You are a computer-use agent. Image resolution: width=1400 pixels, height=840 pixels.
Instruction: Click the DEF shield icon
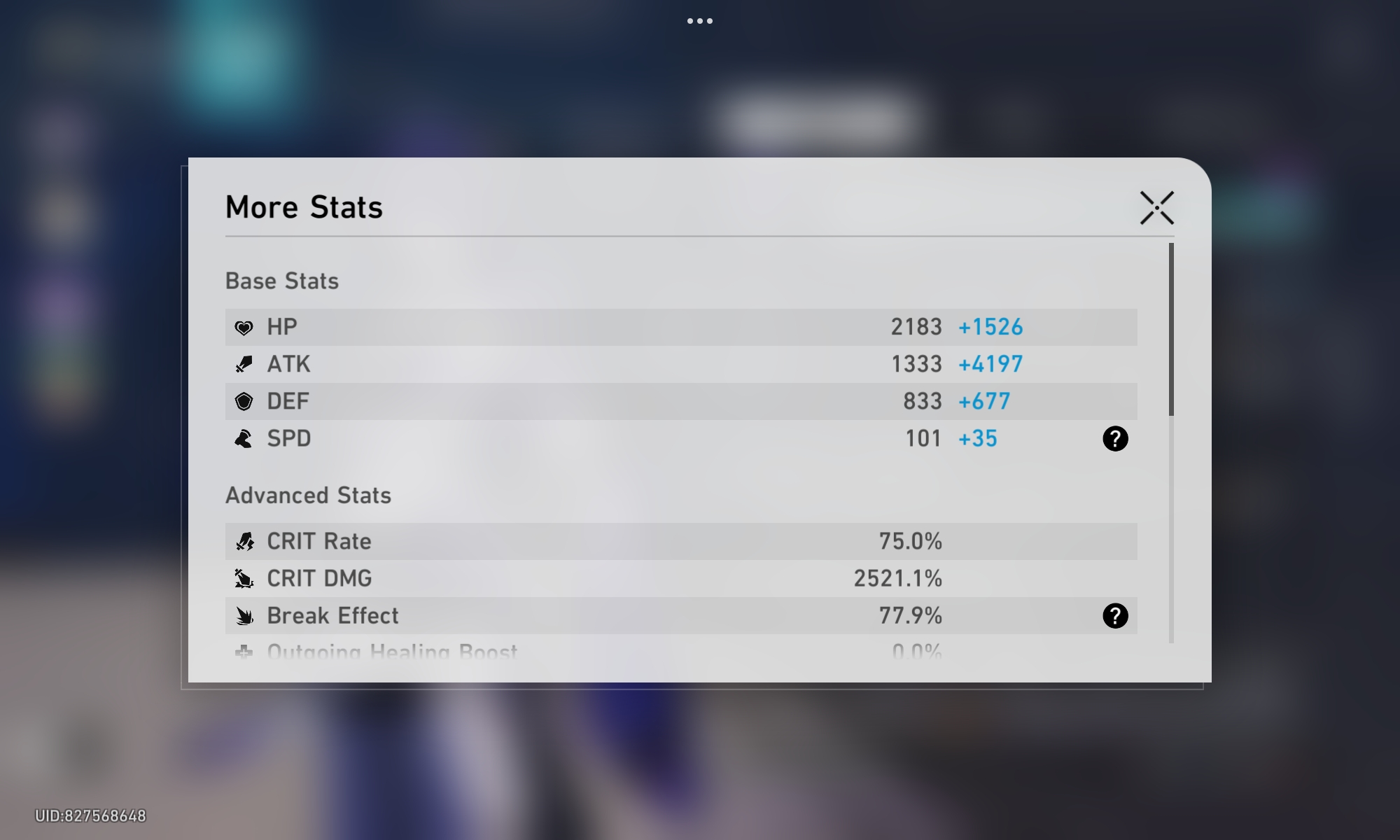point(244,401)
